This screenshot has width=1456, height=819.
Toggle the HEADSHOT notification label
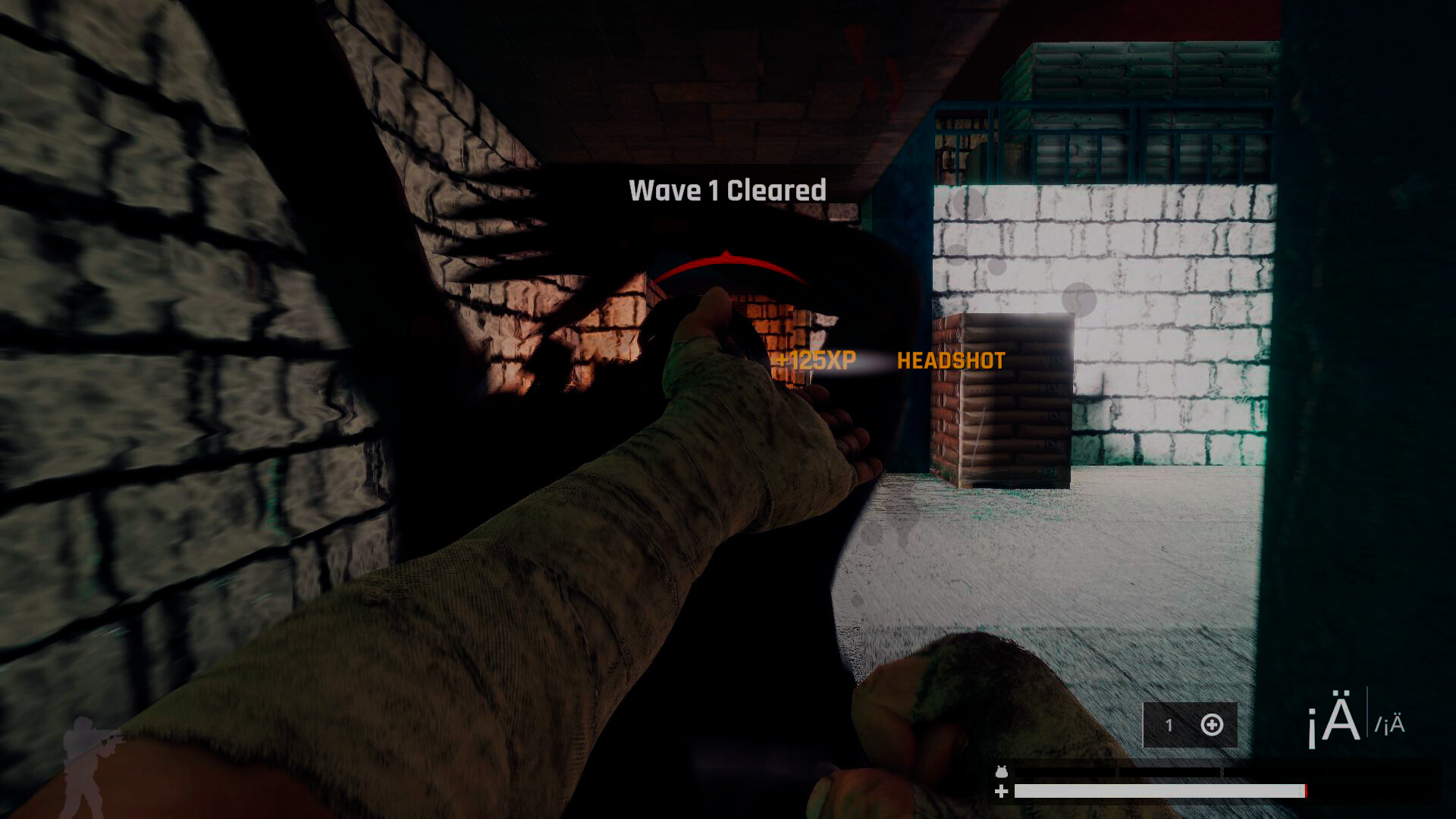(x=952, y=362)
